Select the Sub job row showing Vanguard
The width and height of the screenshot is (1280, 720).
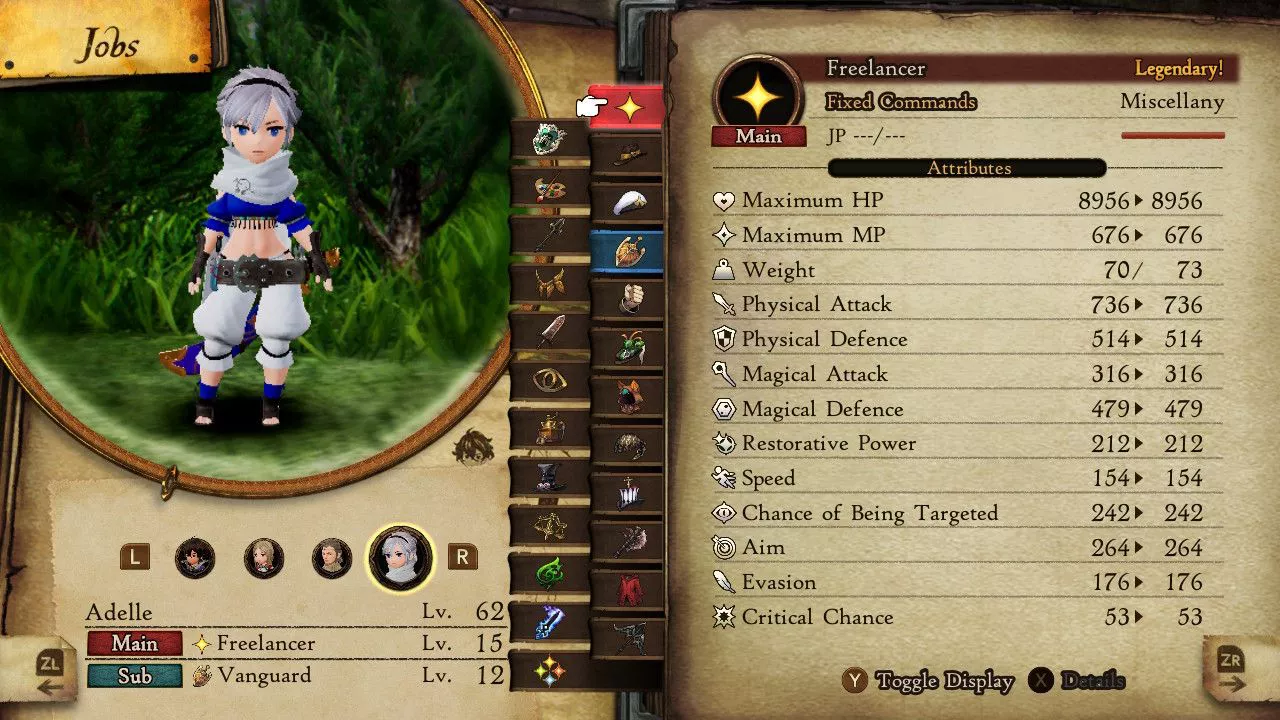pyautogui.click(x=295, y=676)
